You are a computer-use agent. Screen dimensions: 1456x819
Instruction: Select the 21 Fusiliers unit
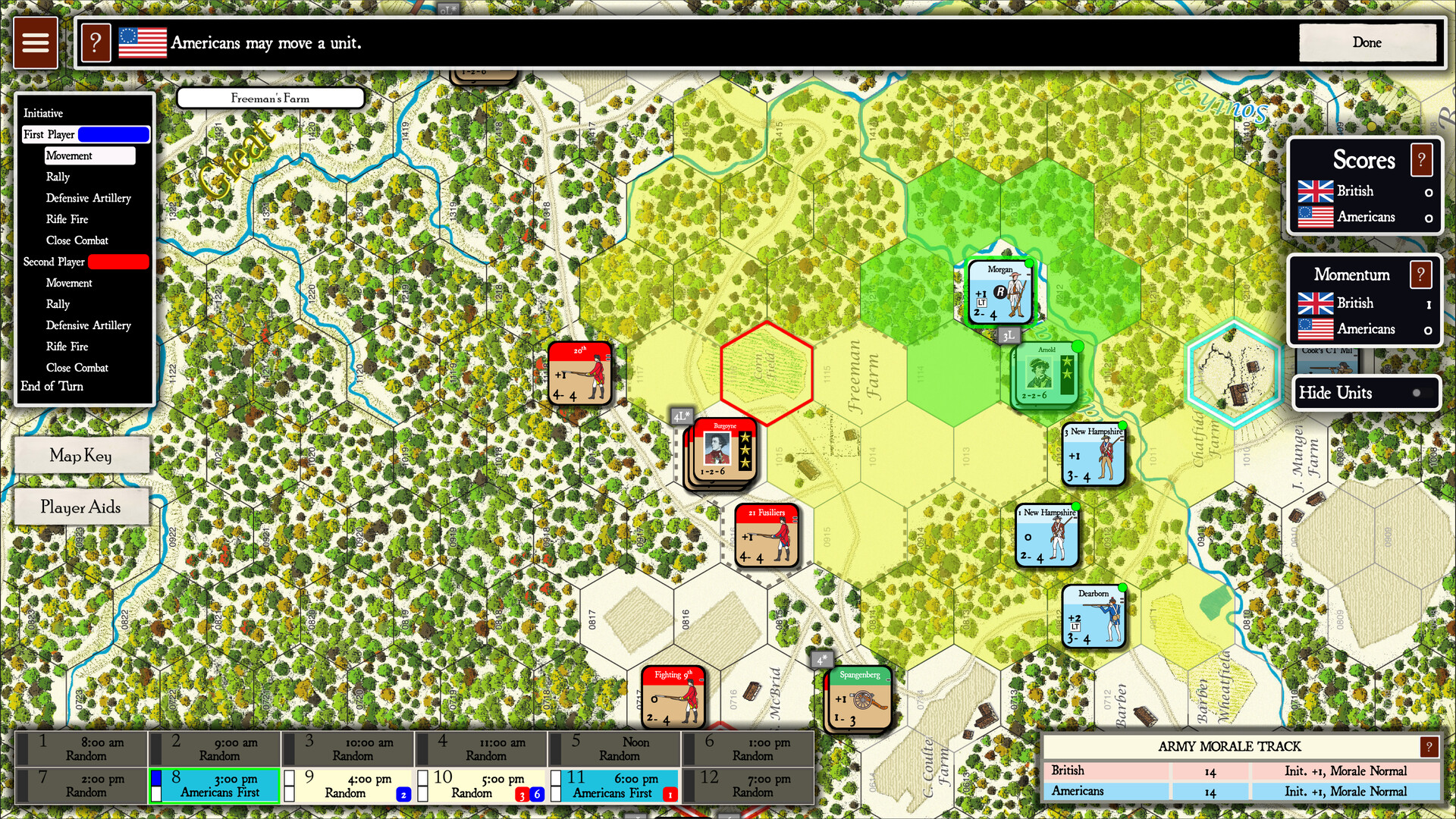pos(767,535)
